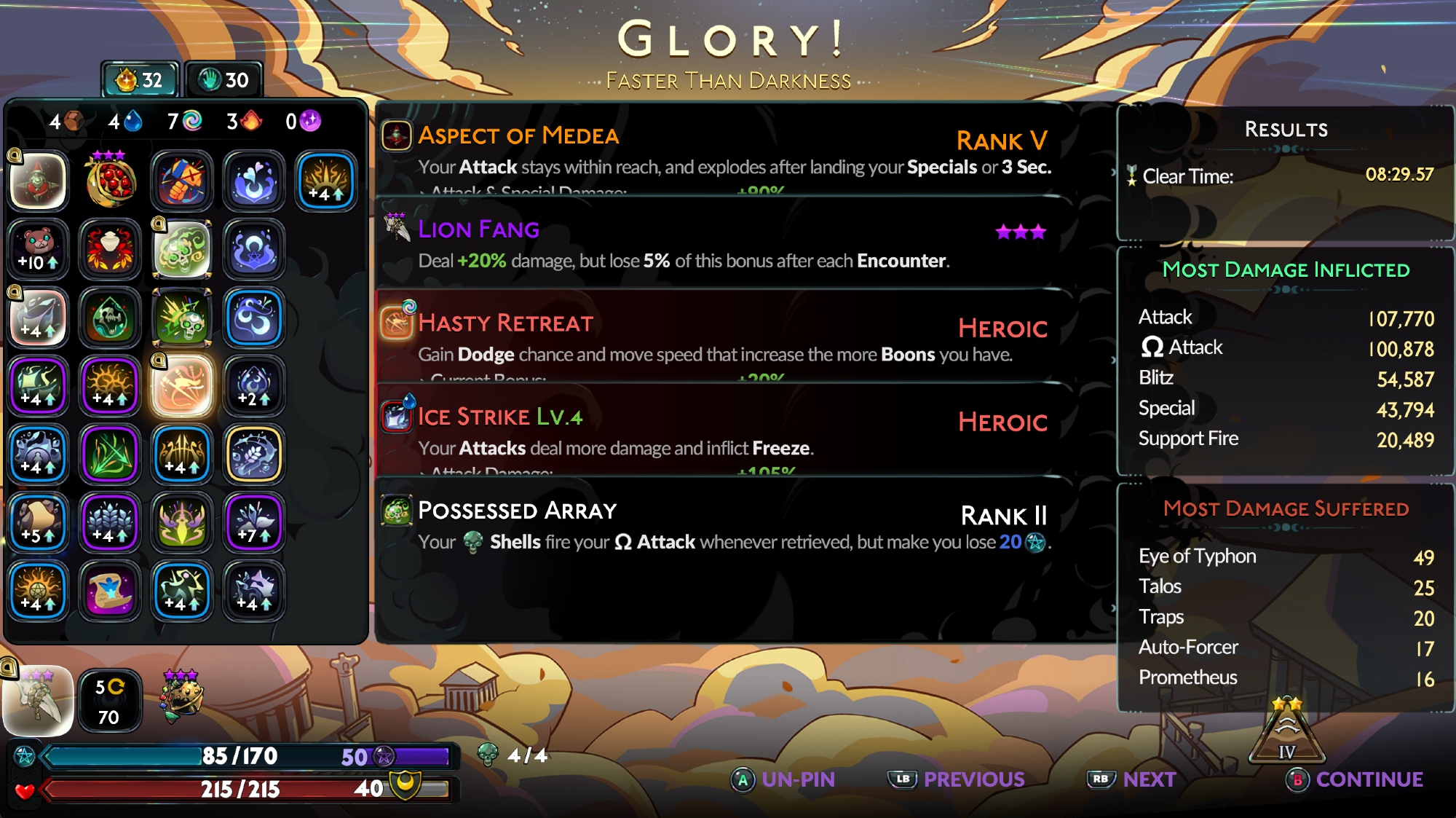Open the Possessed Array entry

[x=723, y=524]
